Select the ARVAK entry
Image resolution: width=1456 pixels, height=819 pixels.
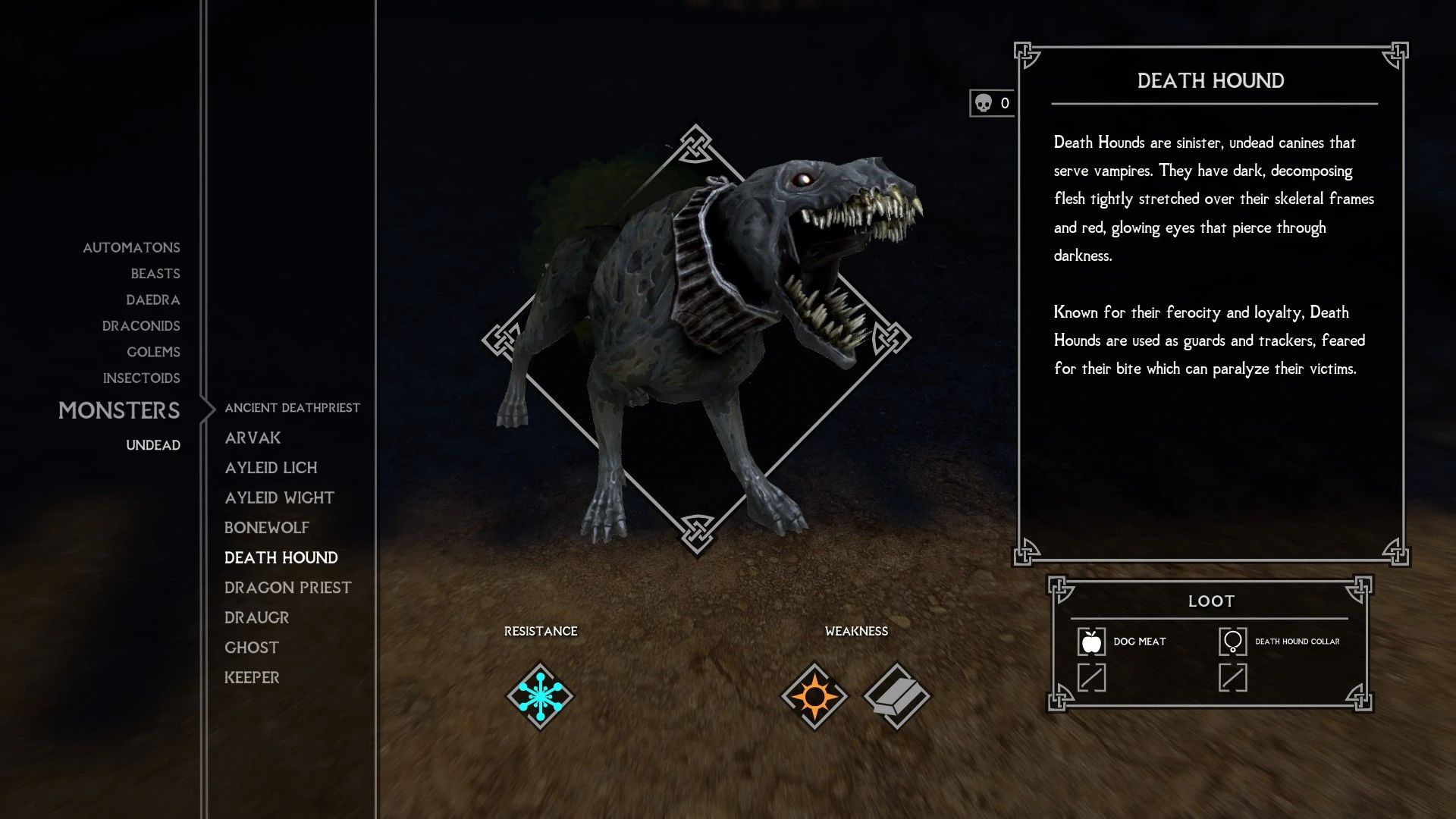[252, 438]
